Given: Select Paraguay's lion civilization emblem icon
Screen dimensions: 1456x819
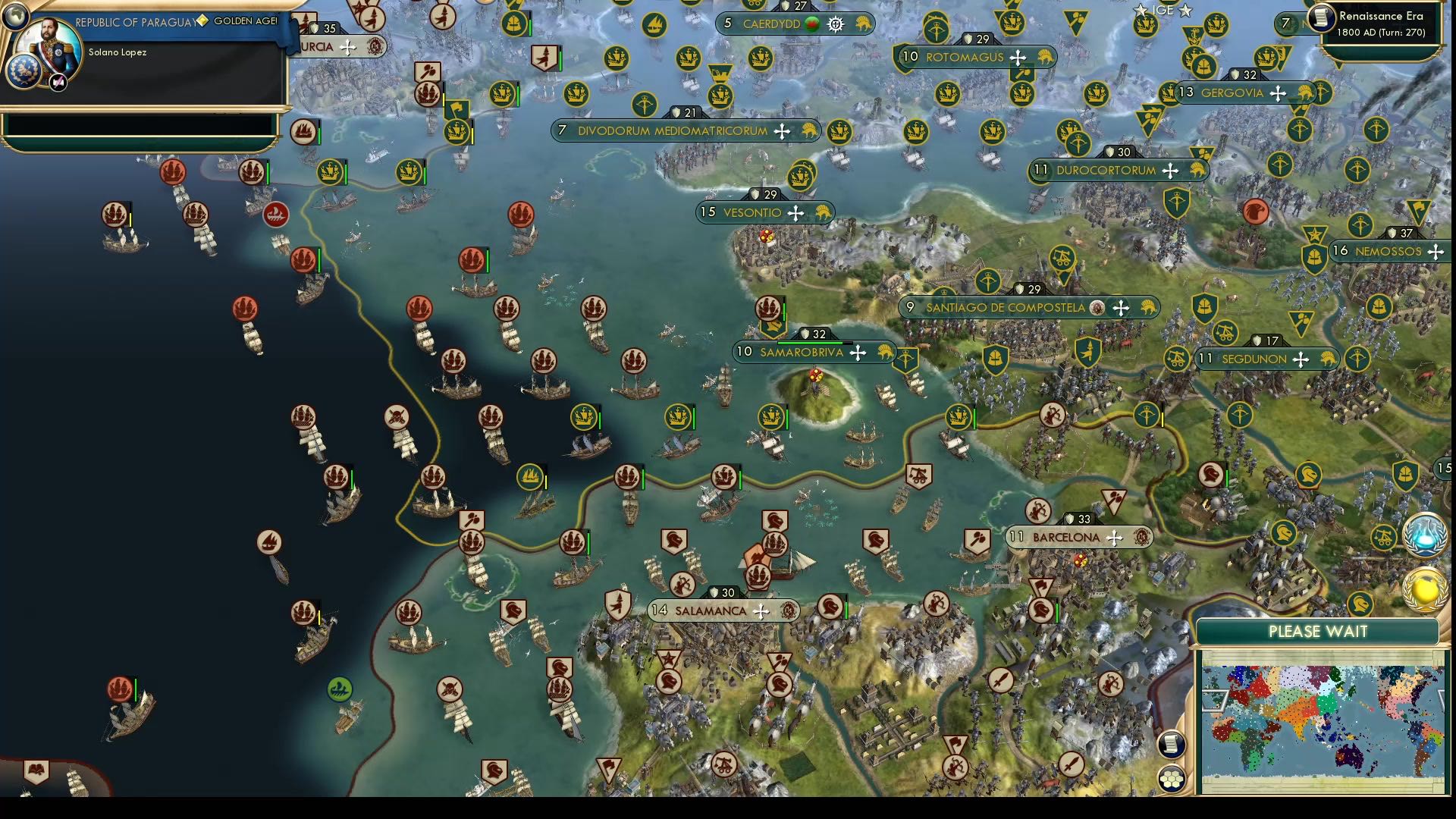Looking at the screenshot, I should coord(25,71).
